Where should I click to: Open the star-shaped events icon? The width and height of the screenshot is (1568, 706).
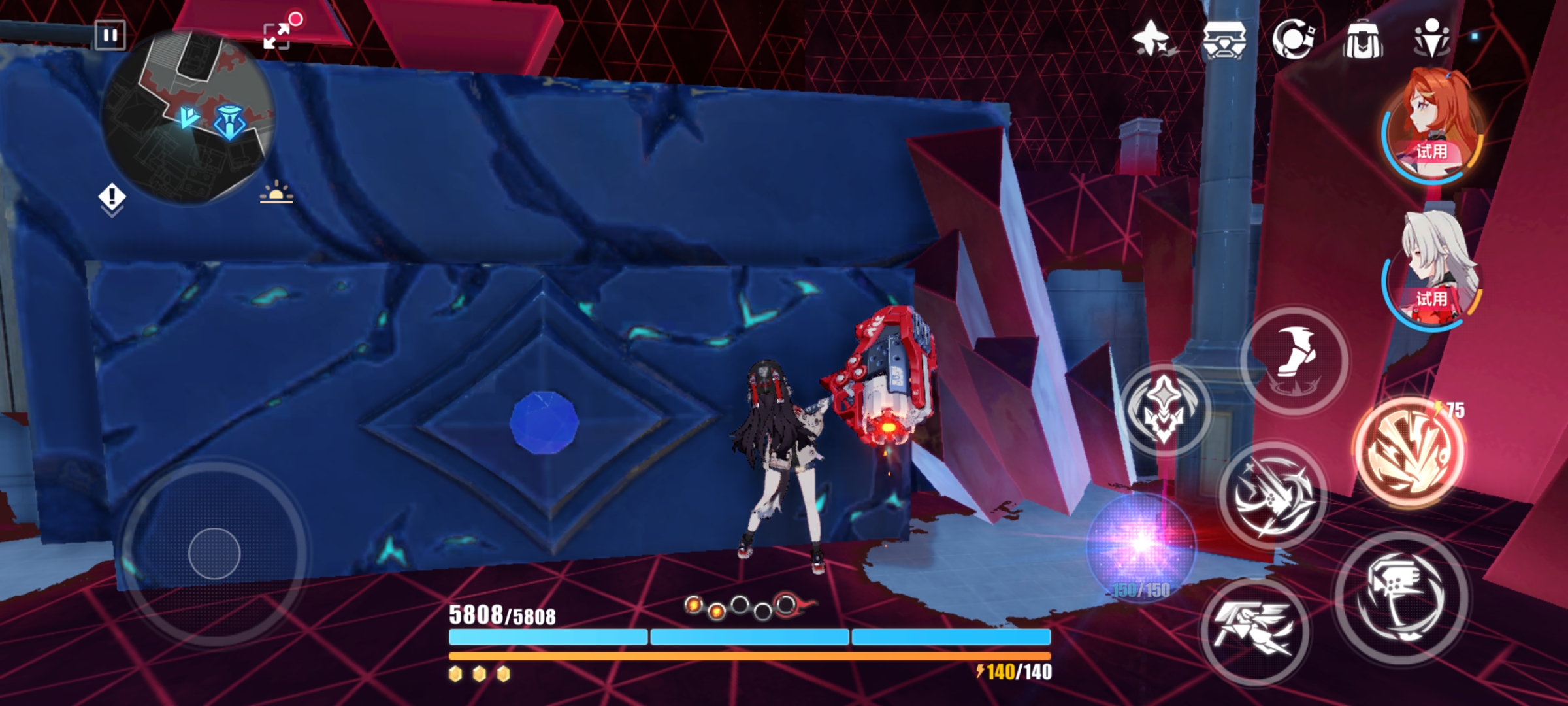coord(1152,39)
